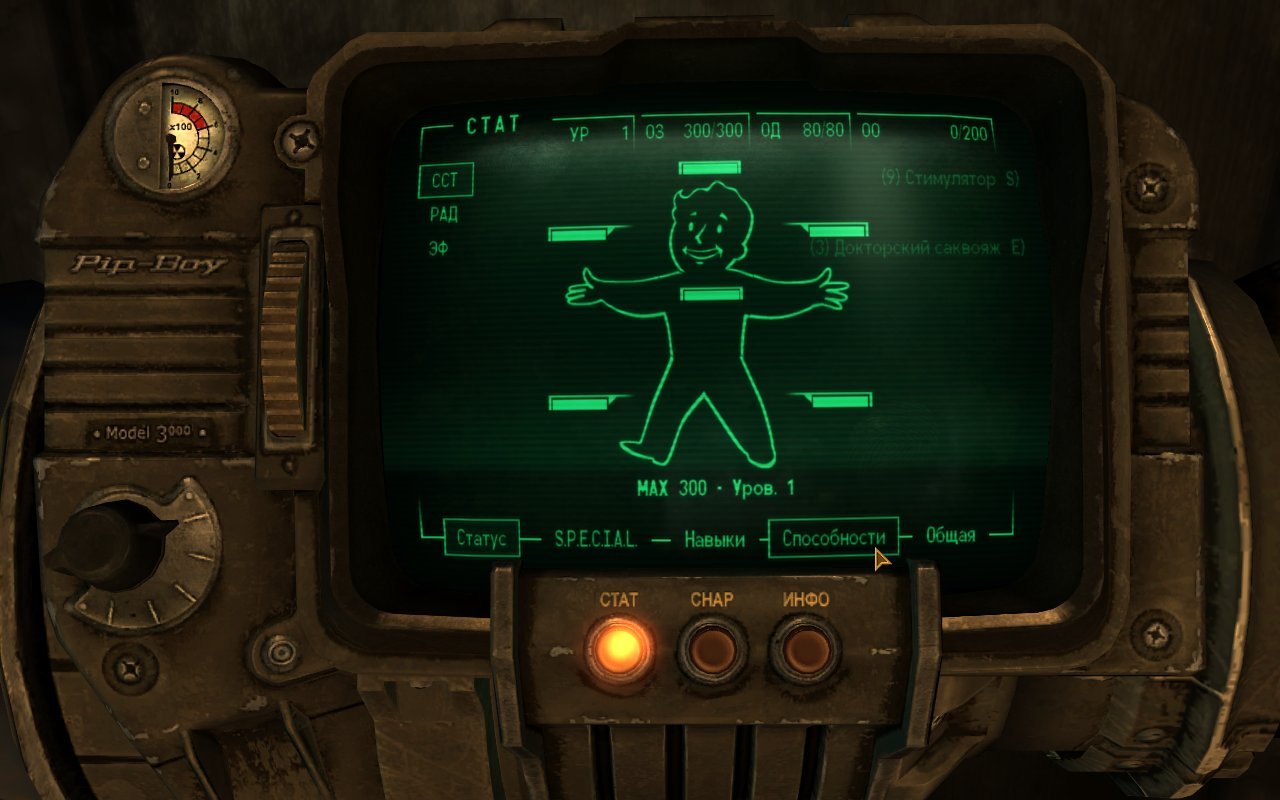Select the ССТ condition view

(x=444, y=180)
